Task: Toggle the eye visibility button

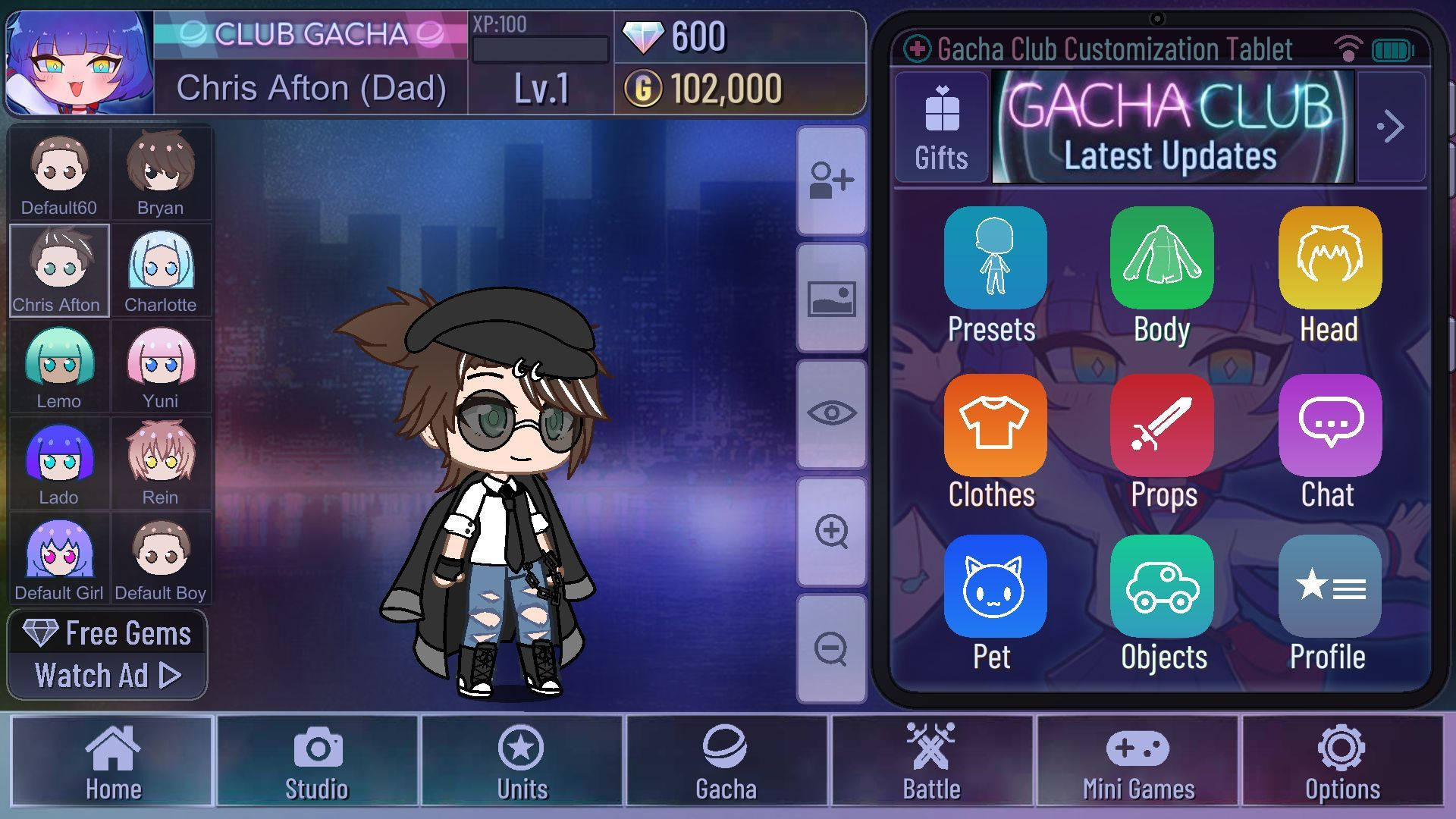Action: point(831,414)
